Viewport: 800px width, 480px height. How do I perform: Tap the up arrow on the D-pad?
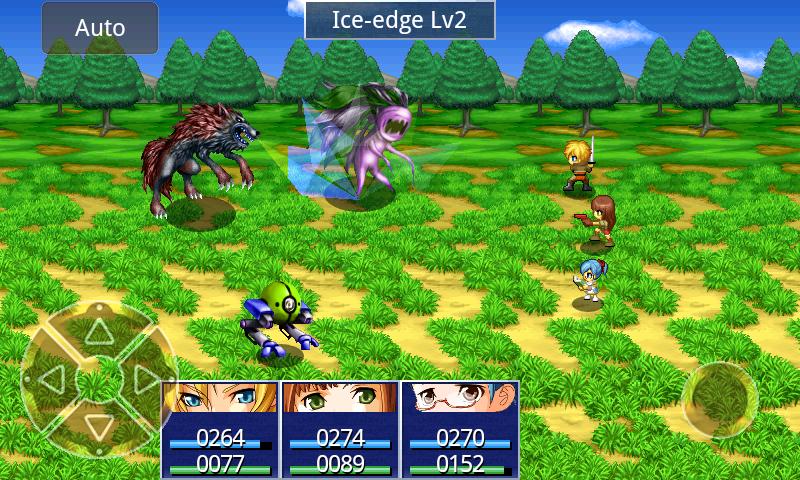pyautogui.click(x=97, y=331)
